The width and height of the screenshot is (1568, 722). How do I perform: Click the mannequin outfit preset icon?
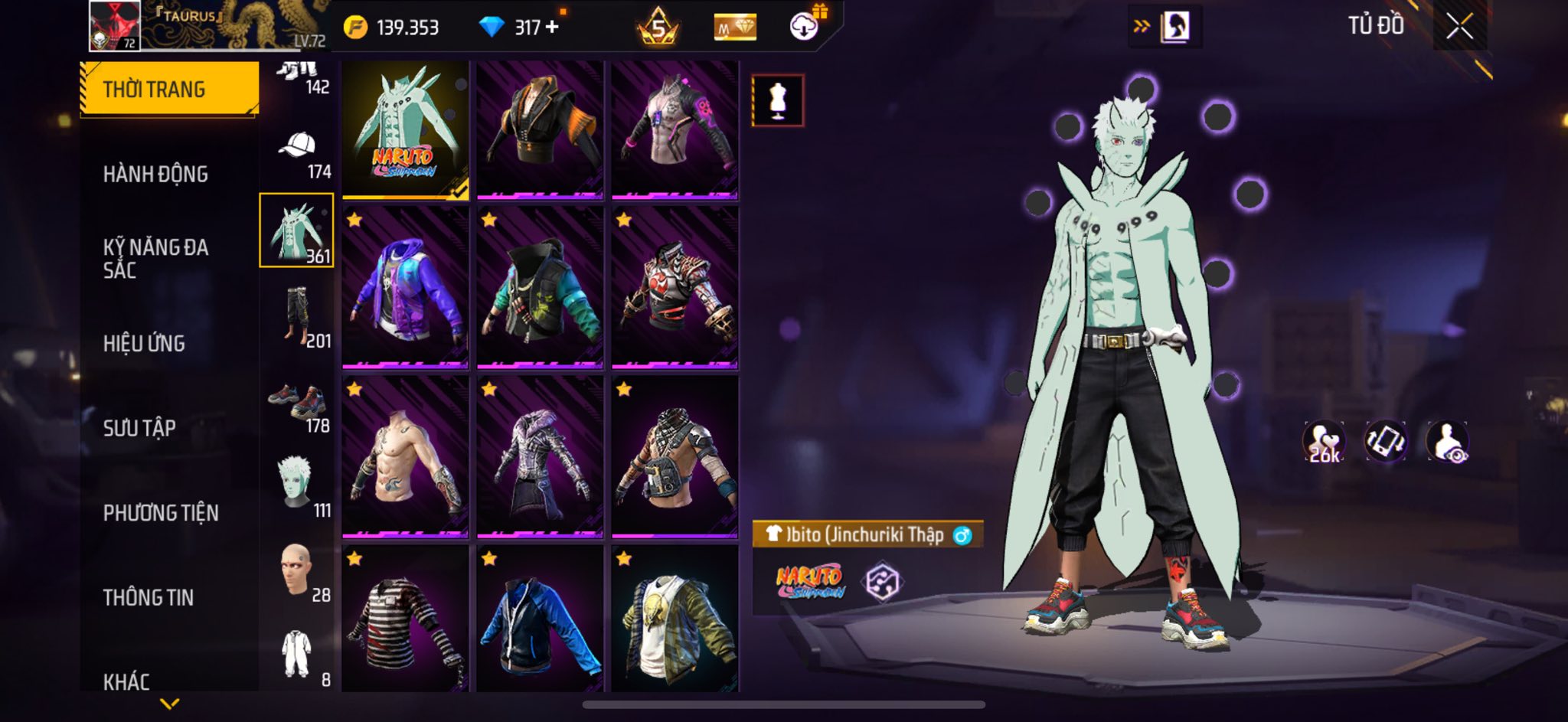click(x=778, y=100)
